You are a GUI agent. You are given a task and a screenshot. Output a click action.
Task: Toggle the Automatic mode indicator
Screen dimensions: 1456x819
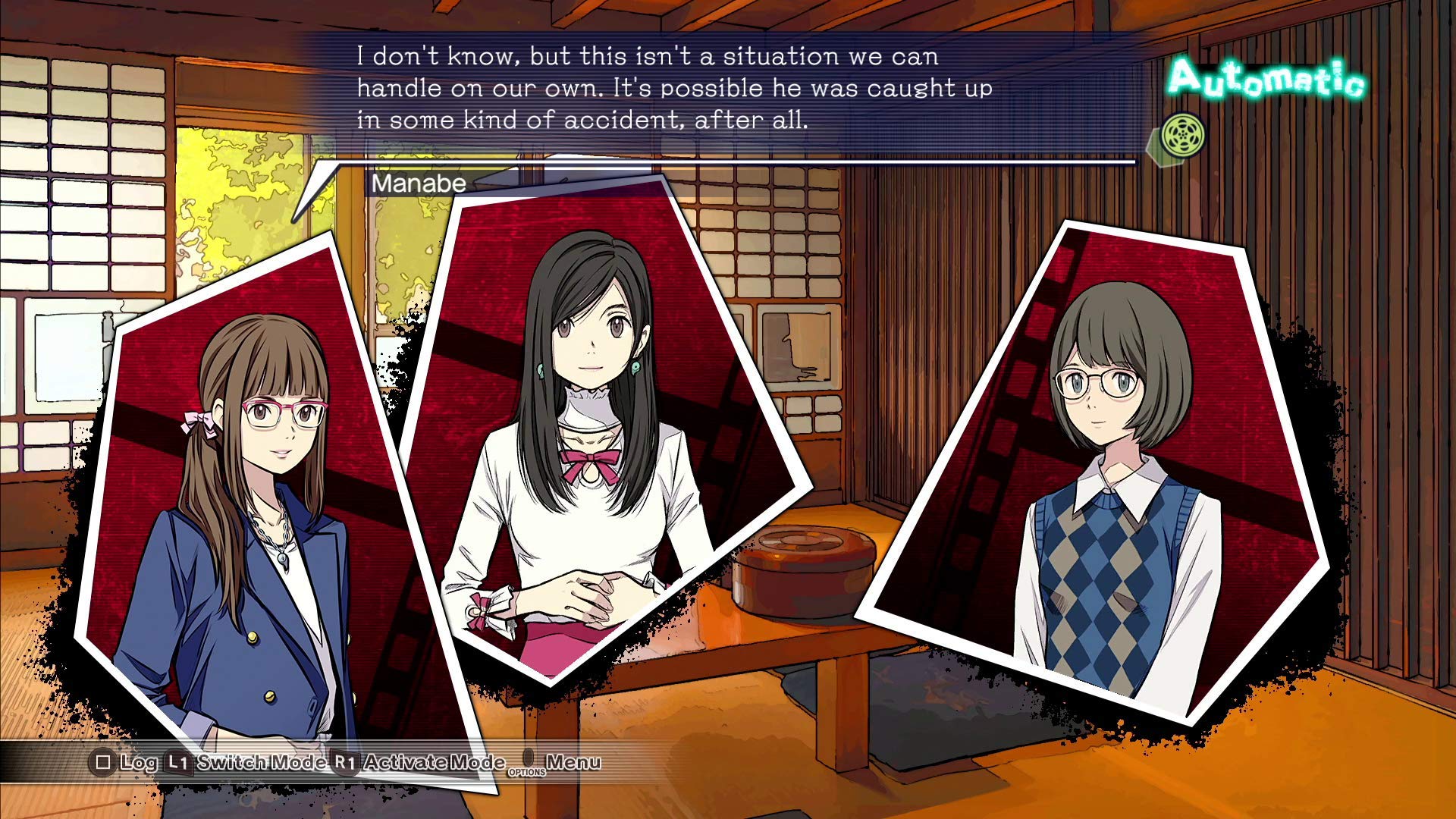[x=1265, y=80]
